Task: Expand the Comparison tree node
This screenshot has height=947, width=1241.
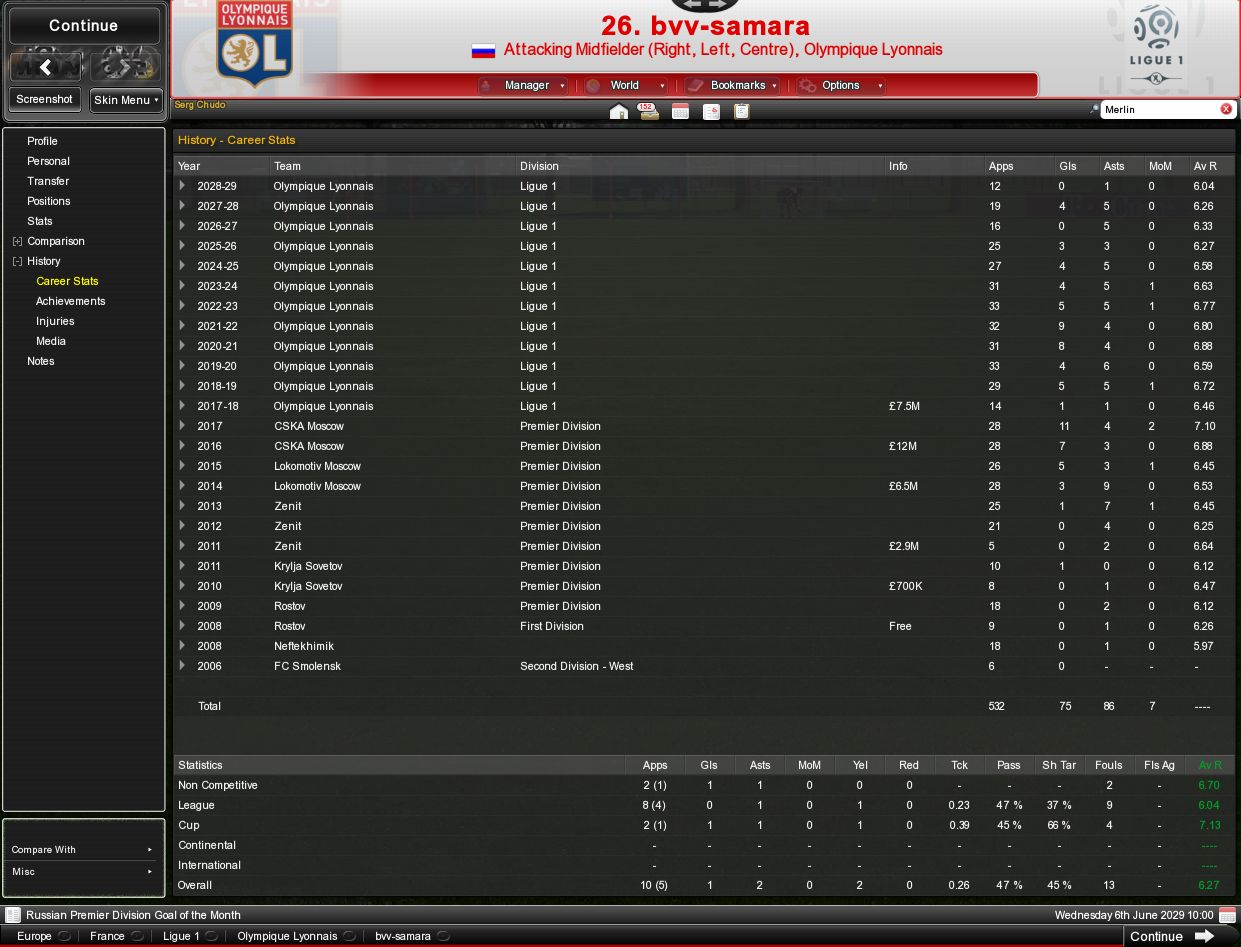Action: coord(17,241)
